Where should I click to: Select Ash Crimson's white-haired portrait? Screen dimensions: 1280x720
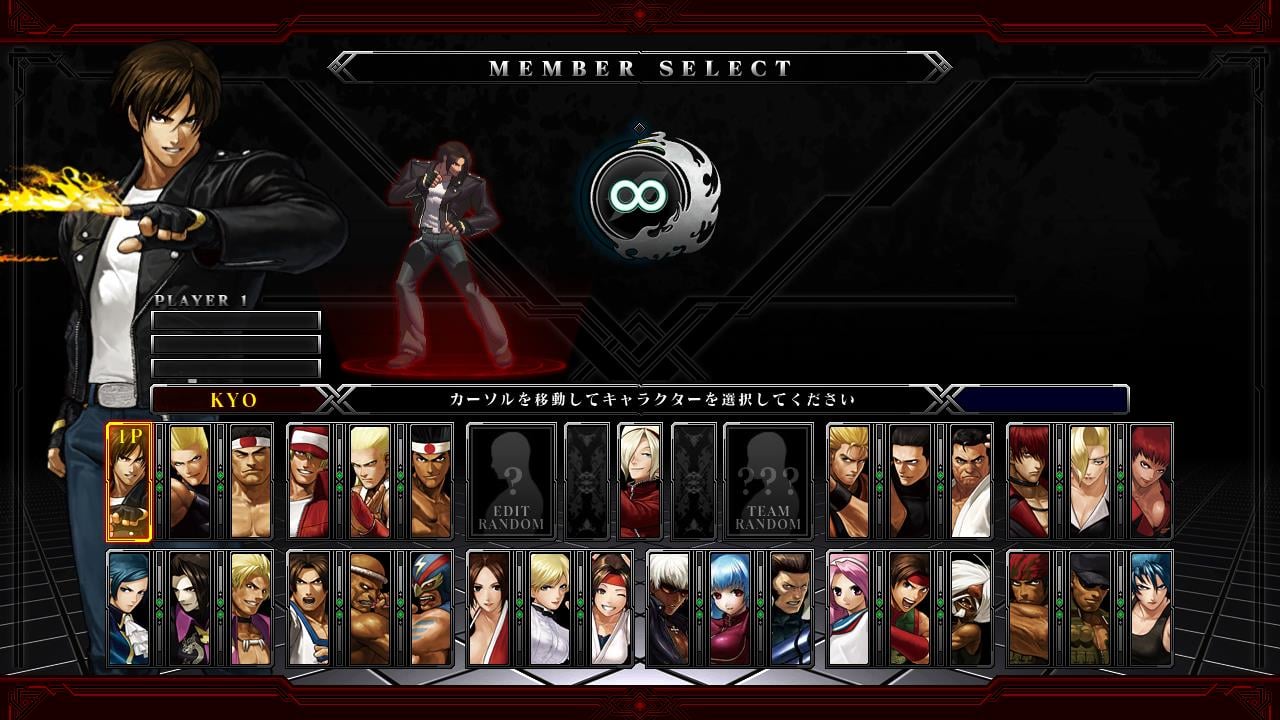point(640,481)
